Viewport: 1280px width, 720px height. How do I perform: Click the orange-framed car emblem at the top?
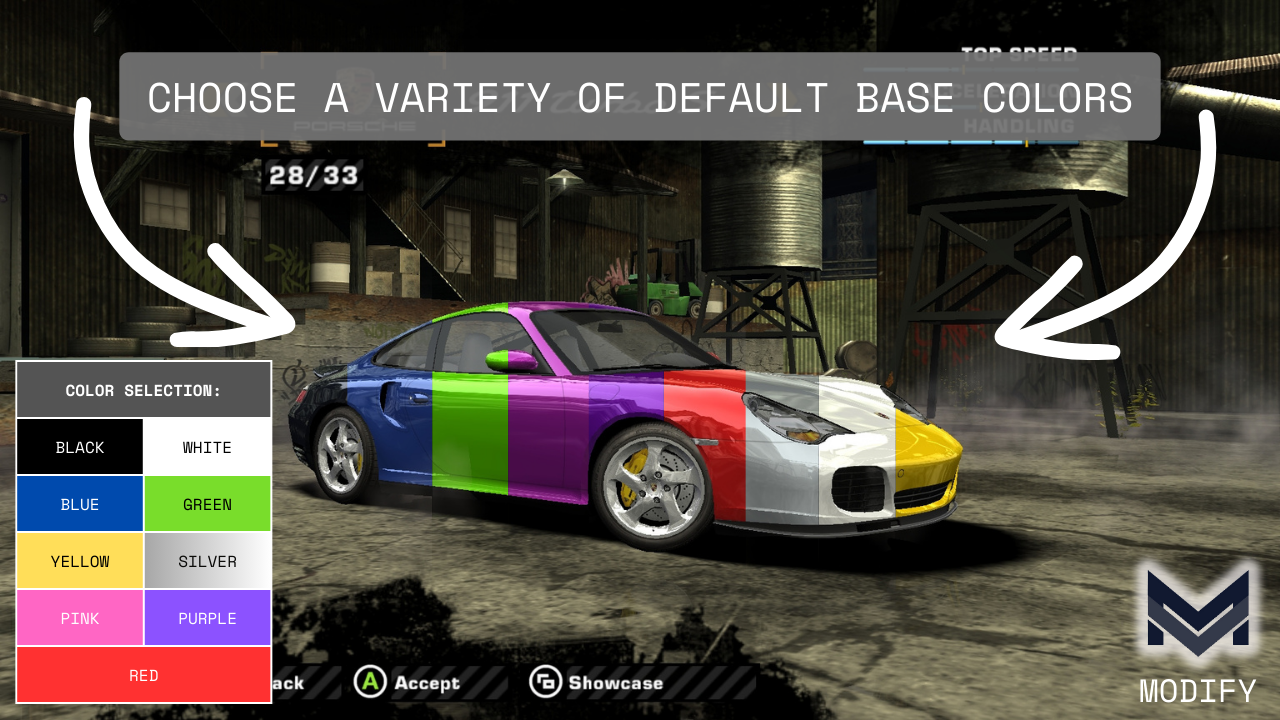352,100
